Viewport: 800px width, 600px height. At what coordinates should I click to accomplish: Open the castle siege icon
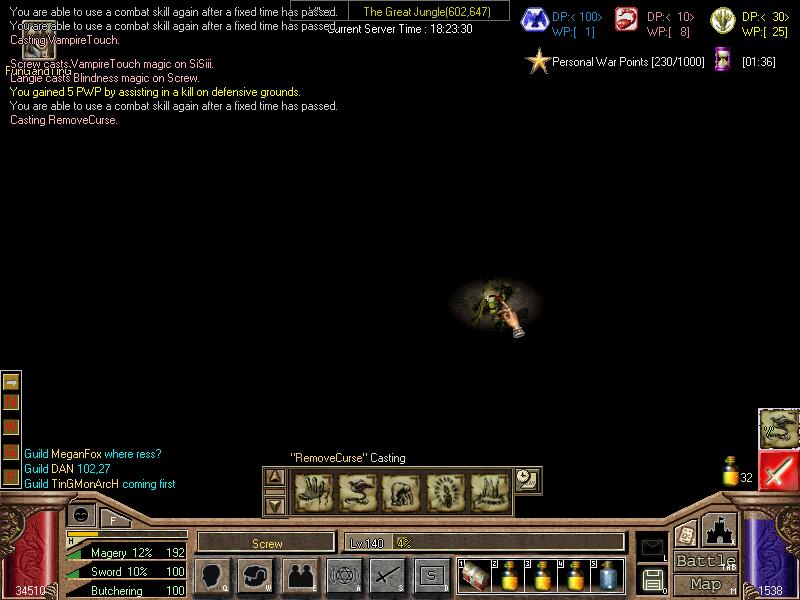click(719, 529)
